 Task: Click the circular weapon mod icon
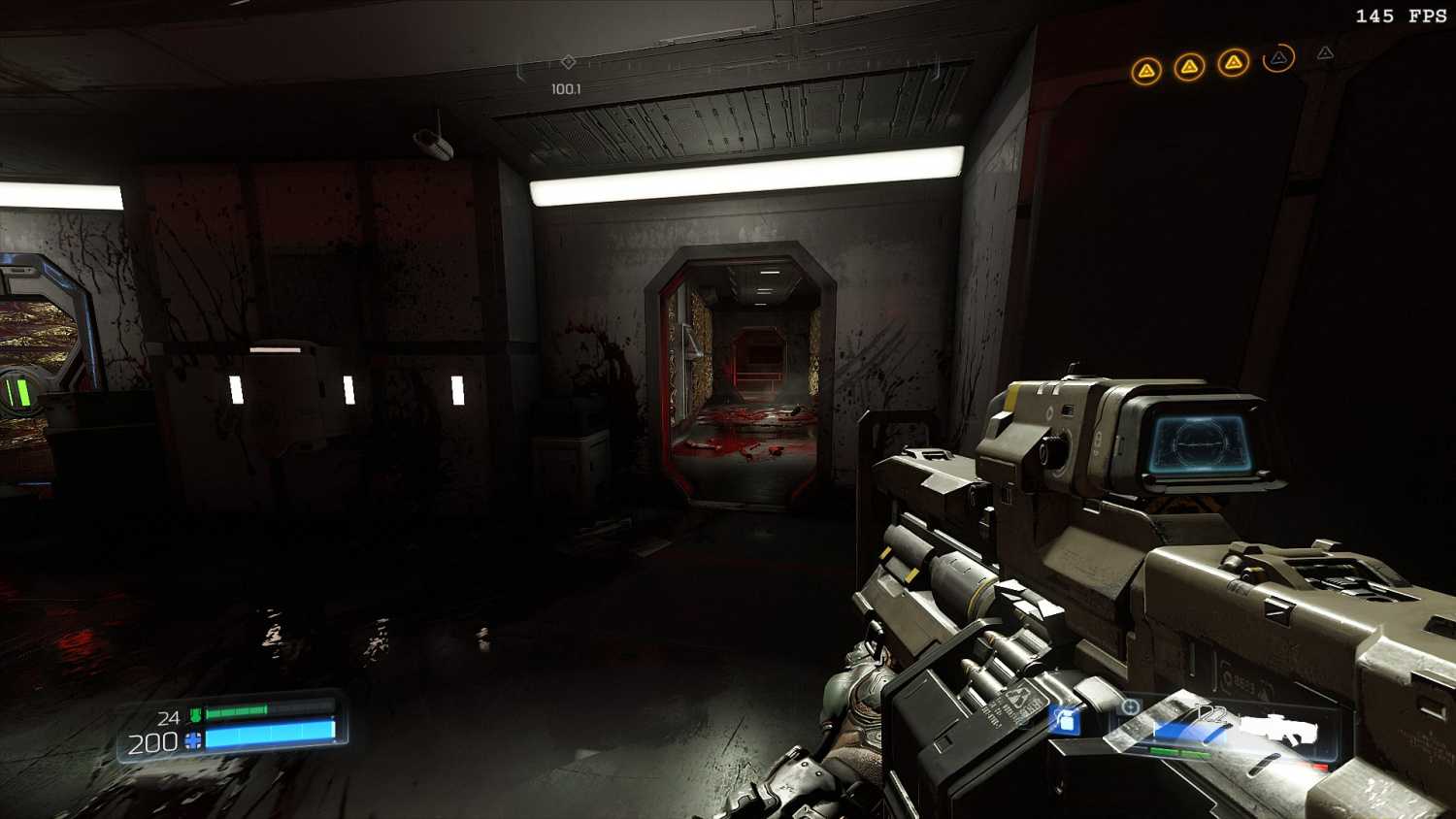(x=1130, y=706)
